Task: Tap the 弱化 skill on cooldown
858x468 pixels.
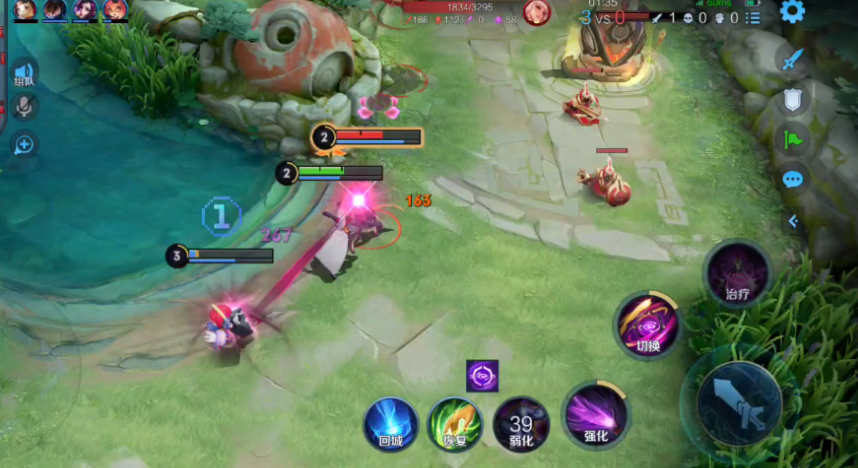Action: (521, 424)
